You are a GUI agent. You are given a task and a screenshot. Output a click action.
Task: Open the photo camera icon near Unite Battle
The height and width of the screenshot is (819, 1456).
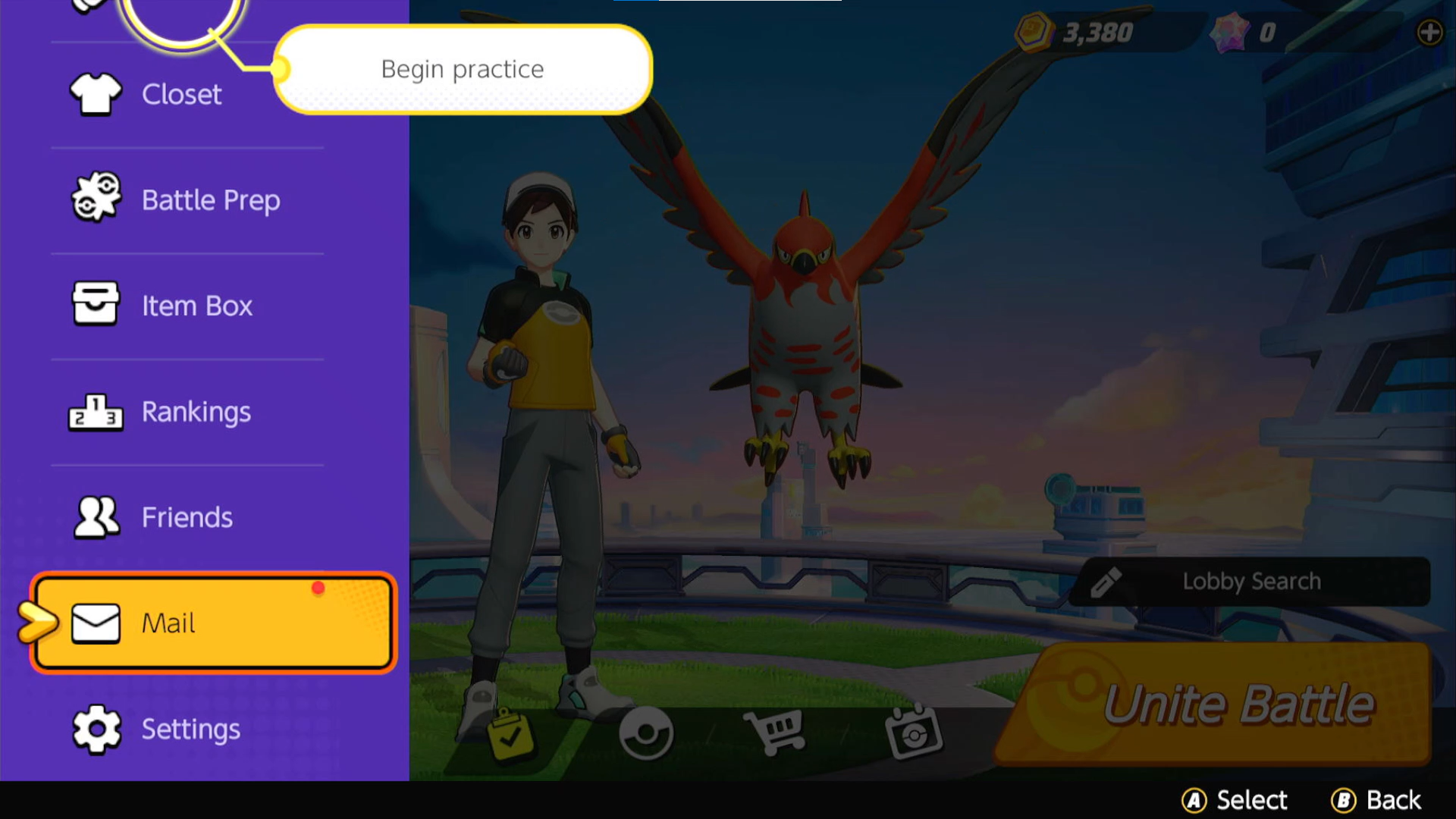(914, 732)
